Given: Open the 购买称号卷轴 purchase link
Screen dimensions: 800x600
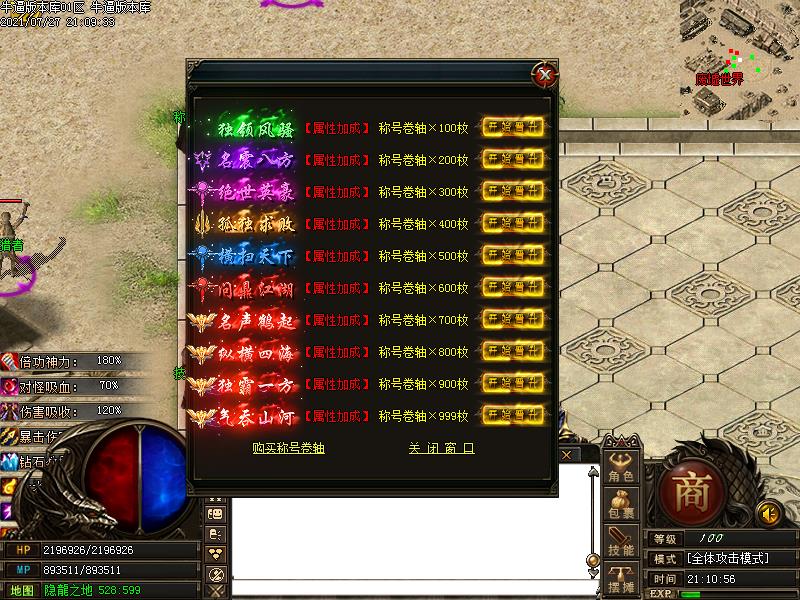Looking at the screenshot, I should [x=288, y=449].
